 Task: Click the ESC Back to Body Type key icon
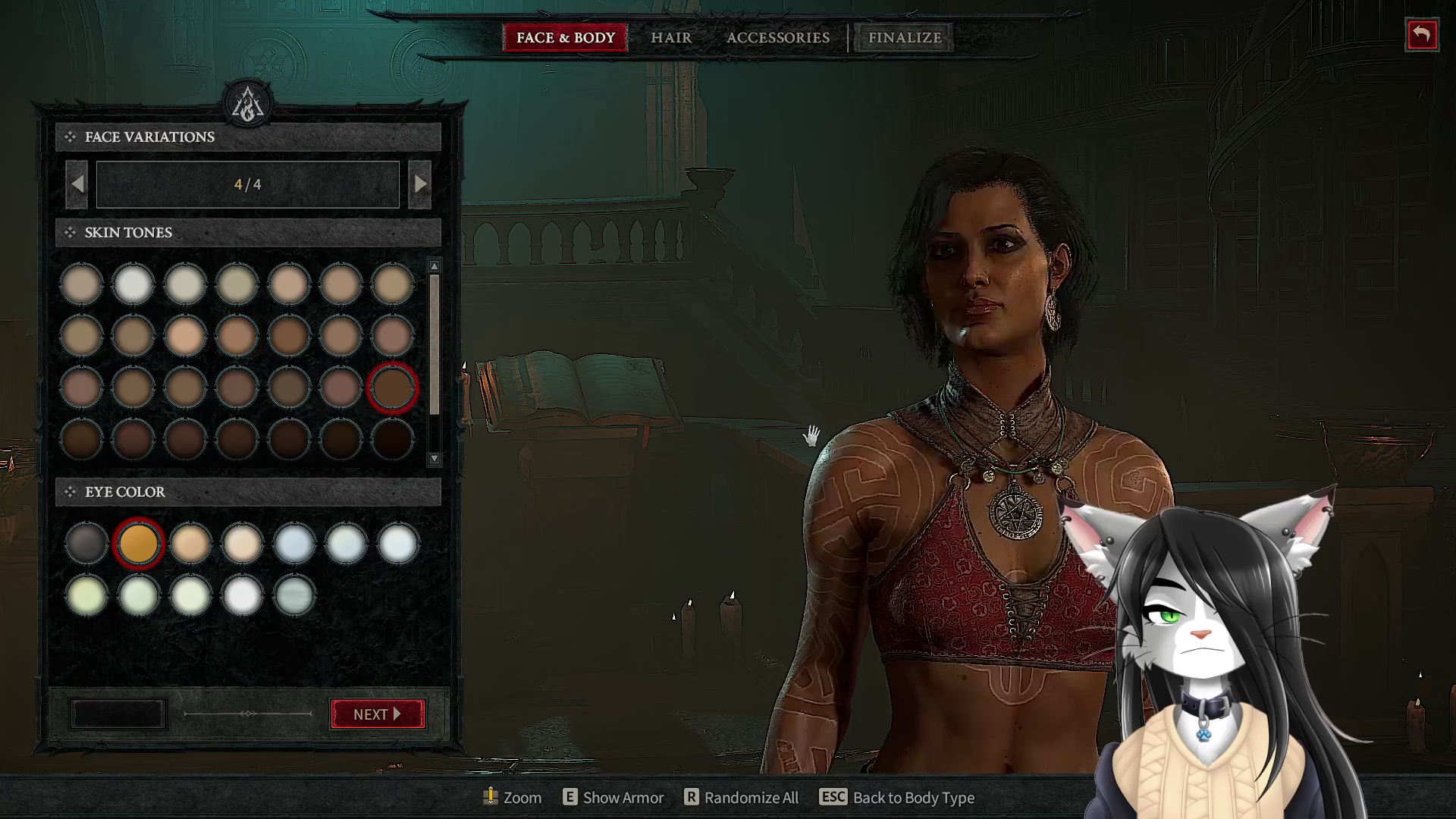[x=833, y=797]
